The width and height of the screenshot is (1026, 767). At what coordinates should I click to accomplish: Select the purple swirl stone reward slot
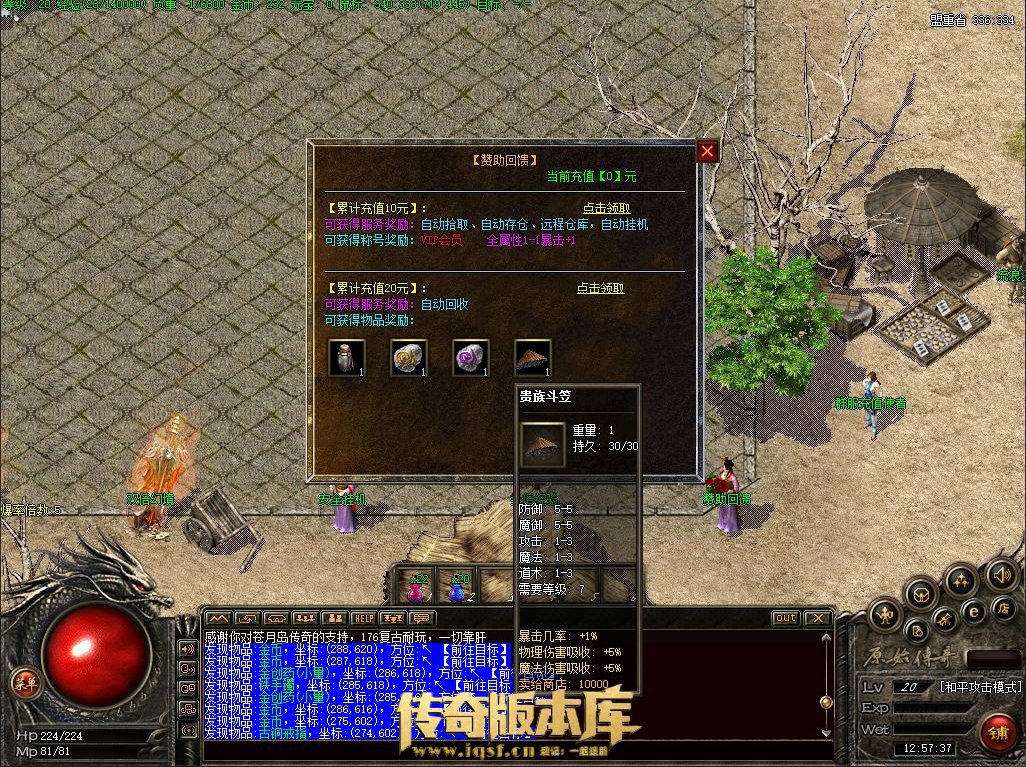click(470, 357)
